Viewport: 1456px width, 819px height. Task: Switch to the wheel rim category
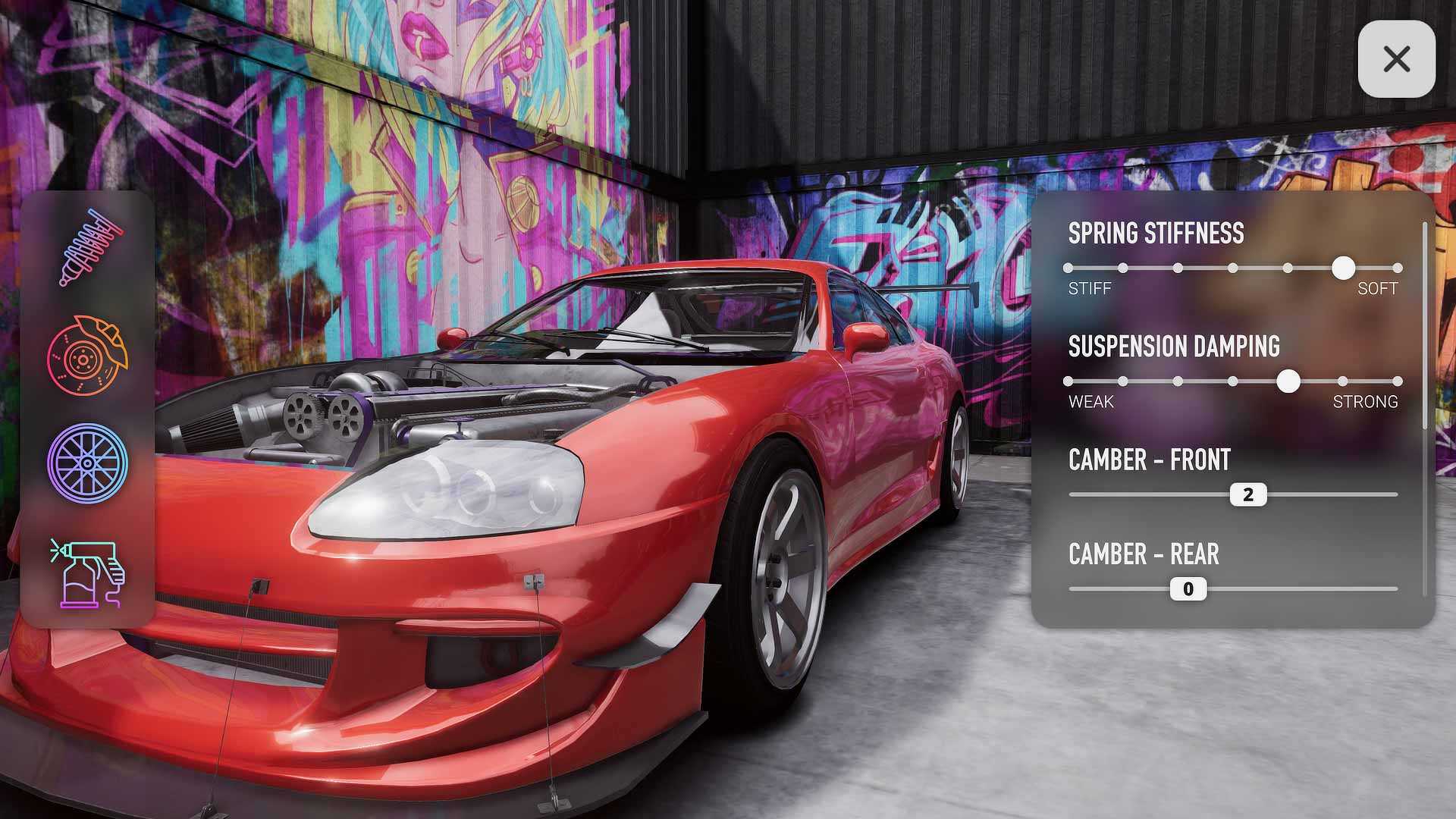pos(87,463)
